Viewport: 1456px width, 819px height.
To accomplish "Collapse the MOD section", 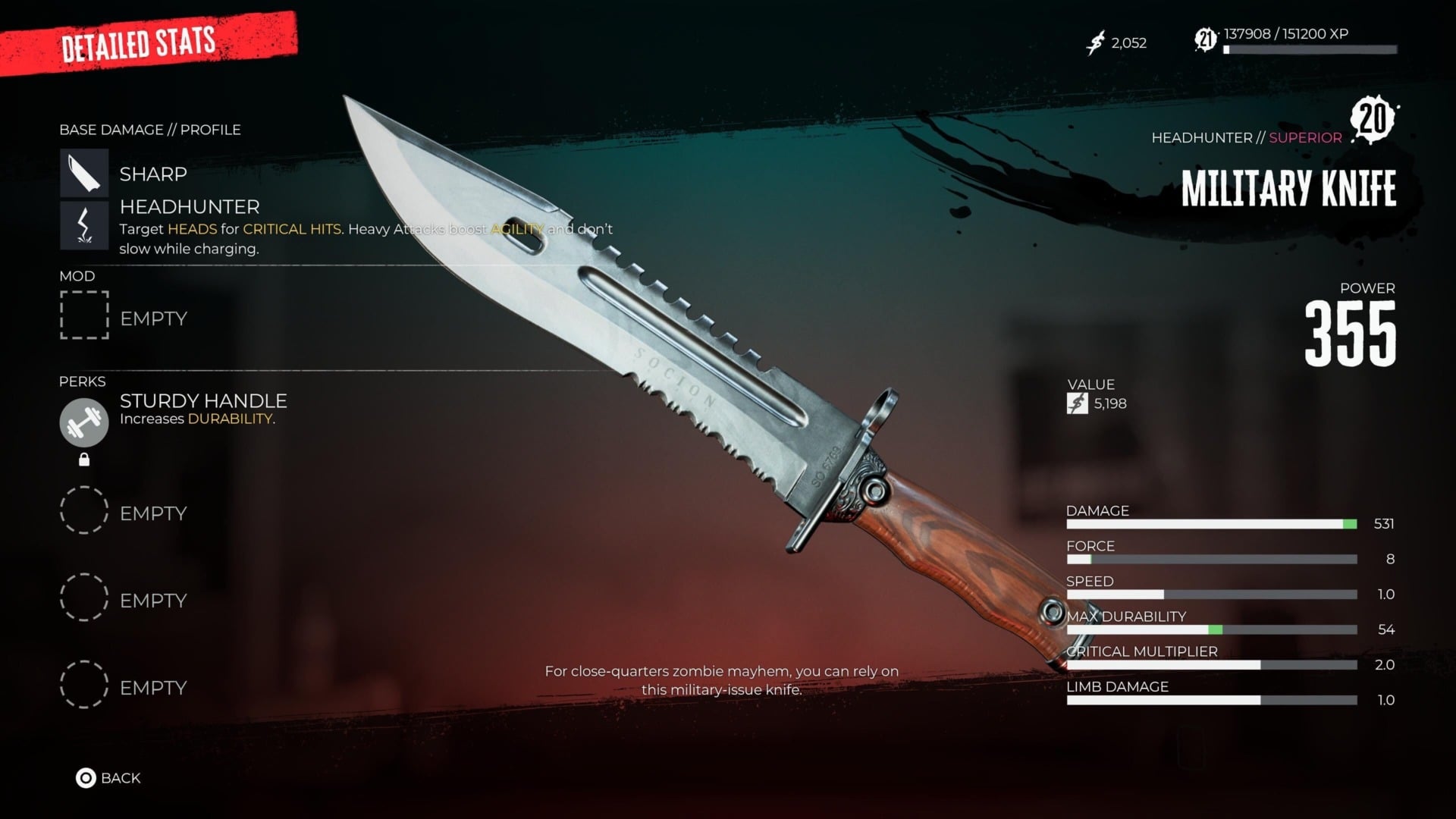I will click(x=77, y=276).
